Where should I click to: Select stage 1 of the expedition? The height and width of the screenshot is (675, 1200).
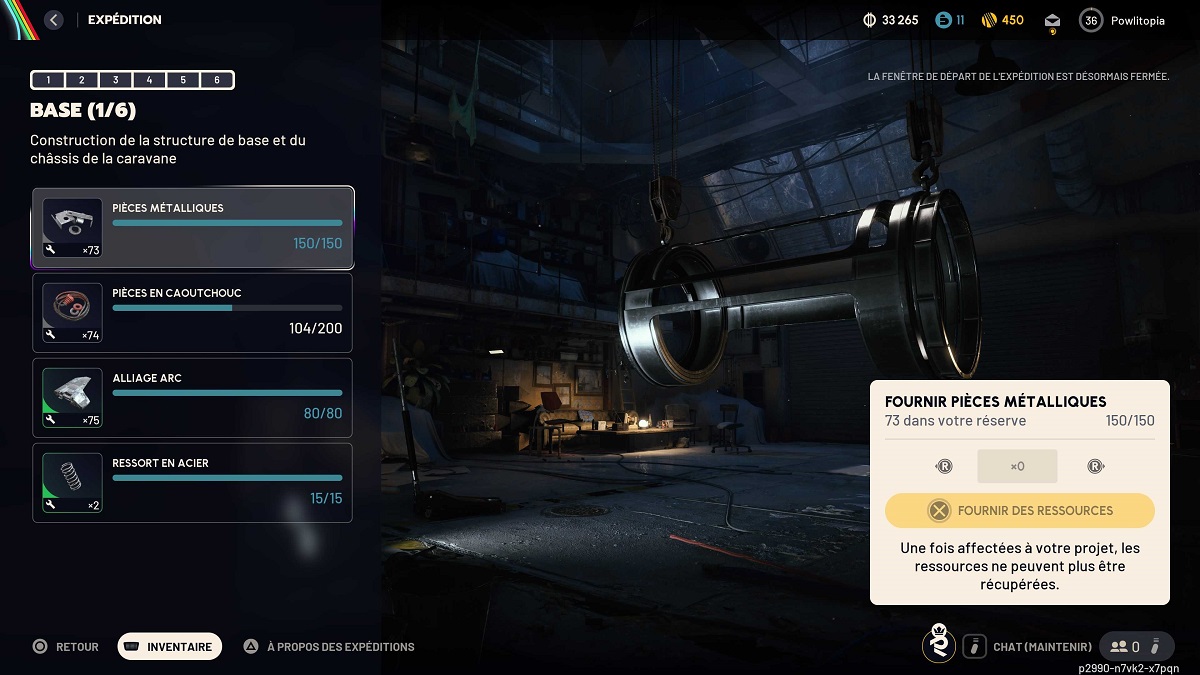pyautogui.click(x=48, y=80)
